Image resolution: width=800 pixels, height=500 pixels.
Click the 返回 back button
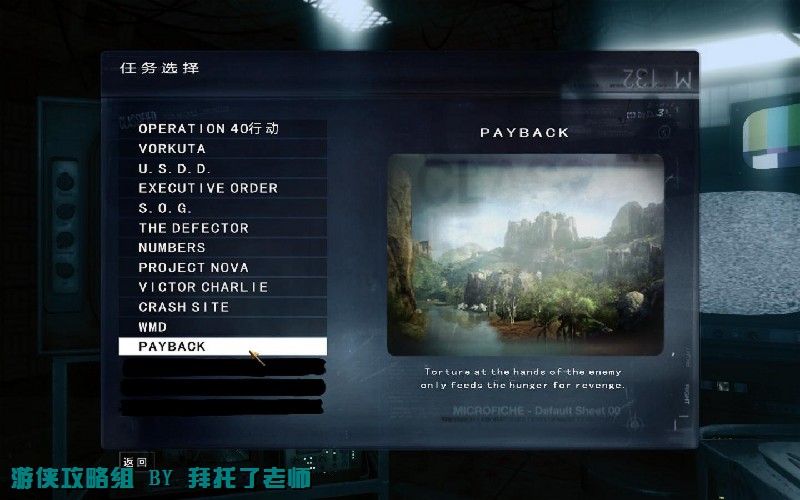135,461
